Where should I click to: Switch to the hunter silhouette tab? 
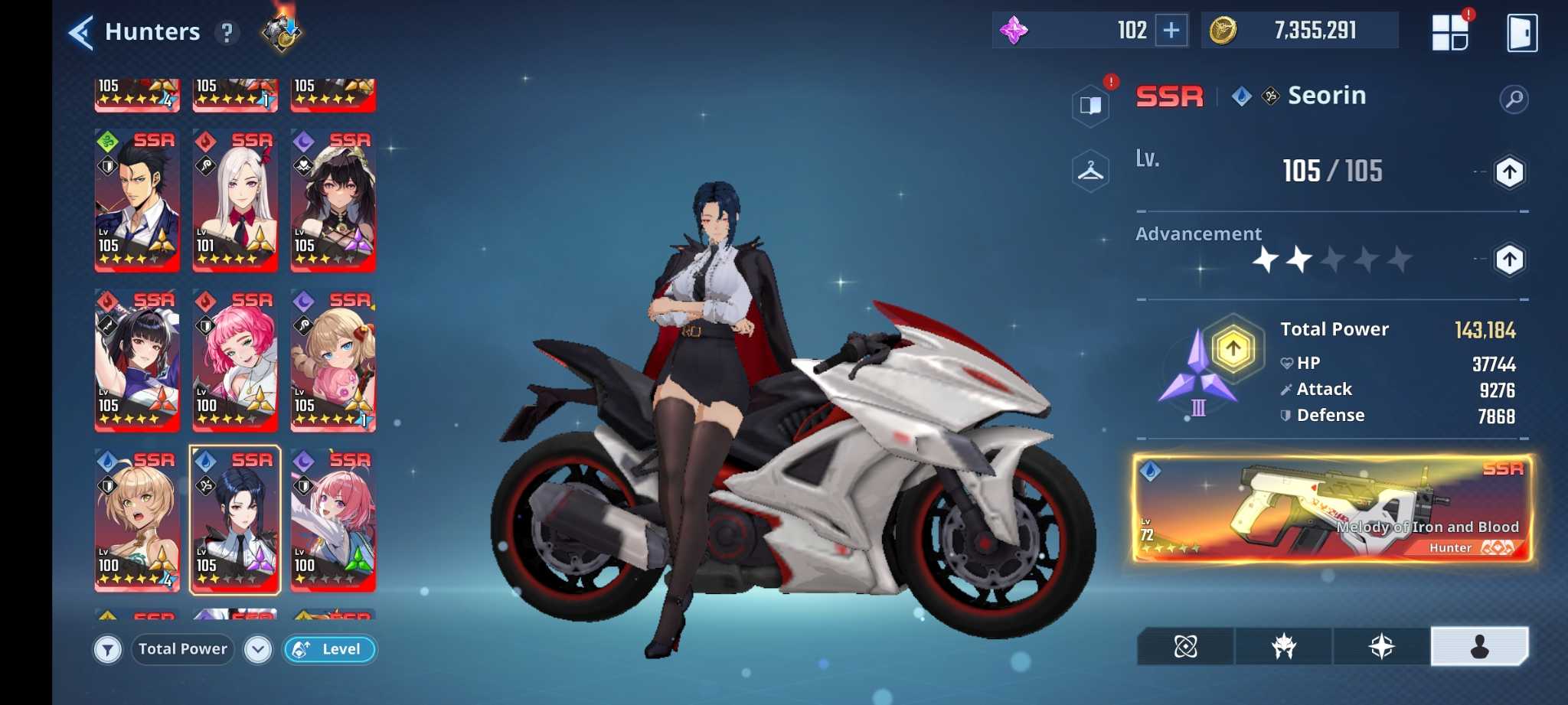tap(1479, 647)
